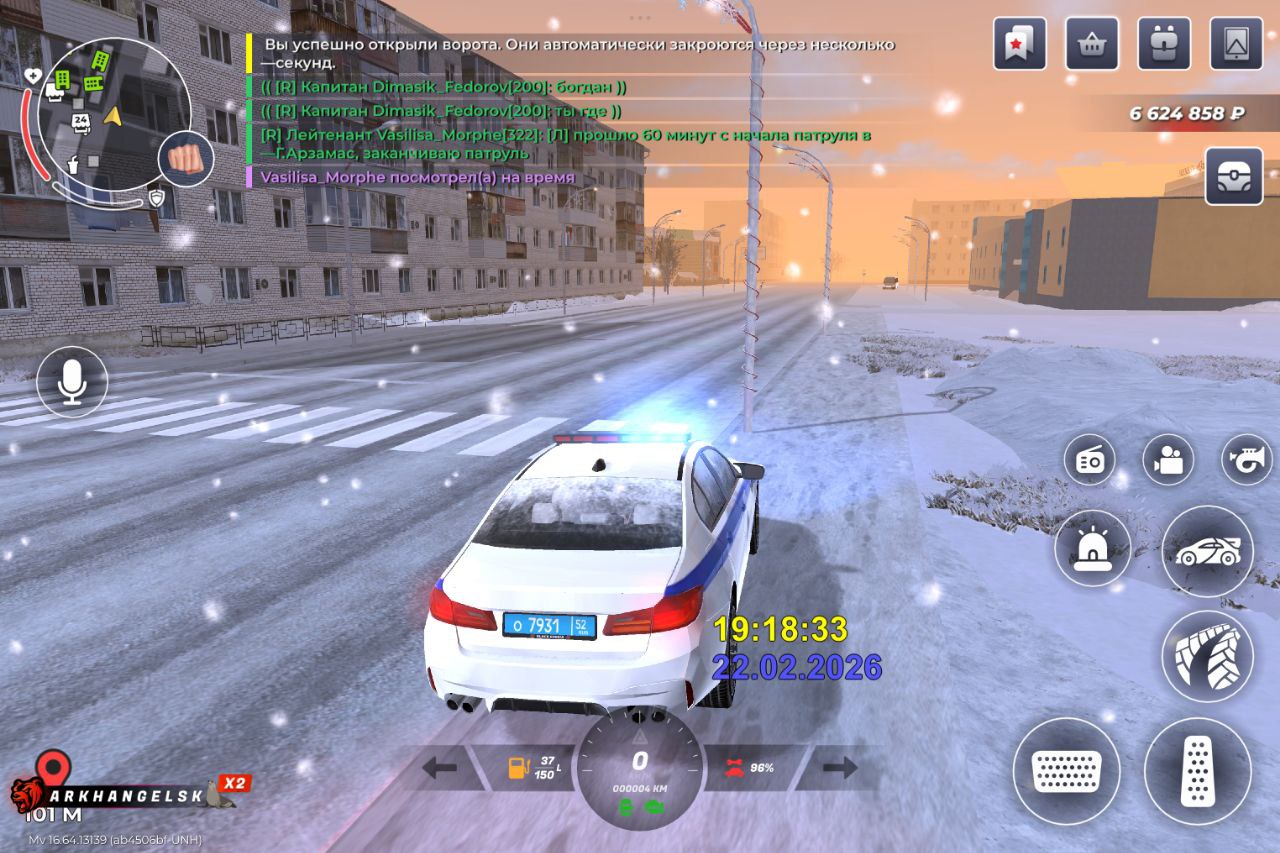This screenshot has width=1280, height=853.
Task: Open the backpack inventory
Action: pos(1164,44)
